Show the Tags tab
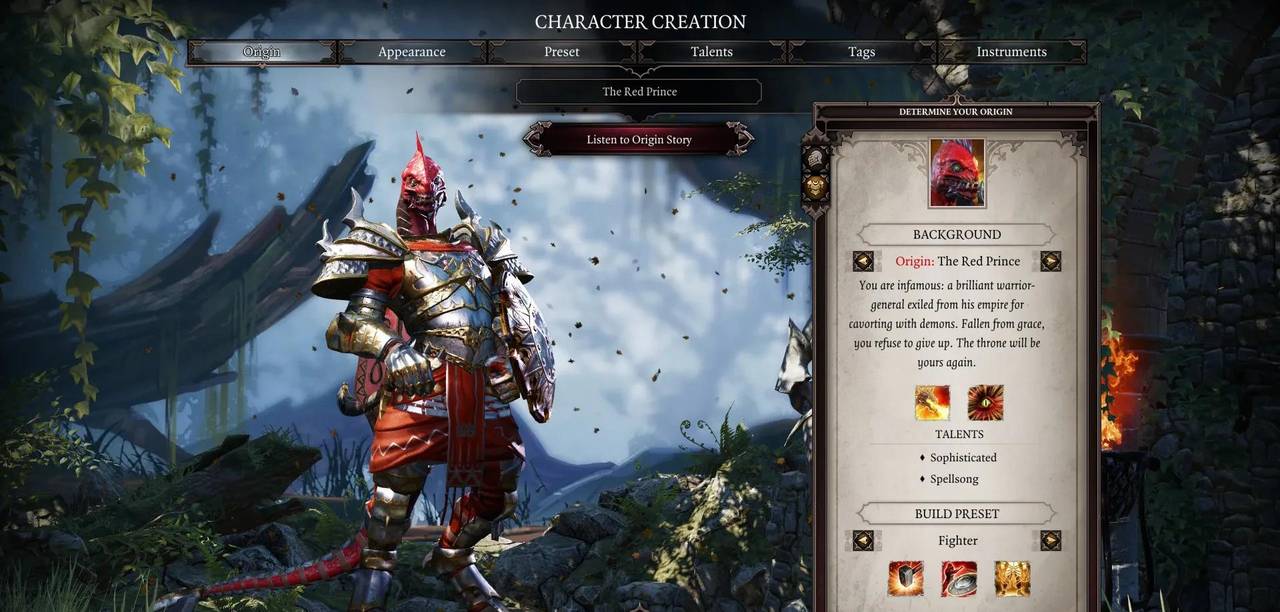 pos(862,52)
